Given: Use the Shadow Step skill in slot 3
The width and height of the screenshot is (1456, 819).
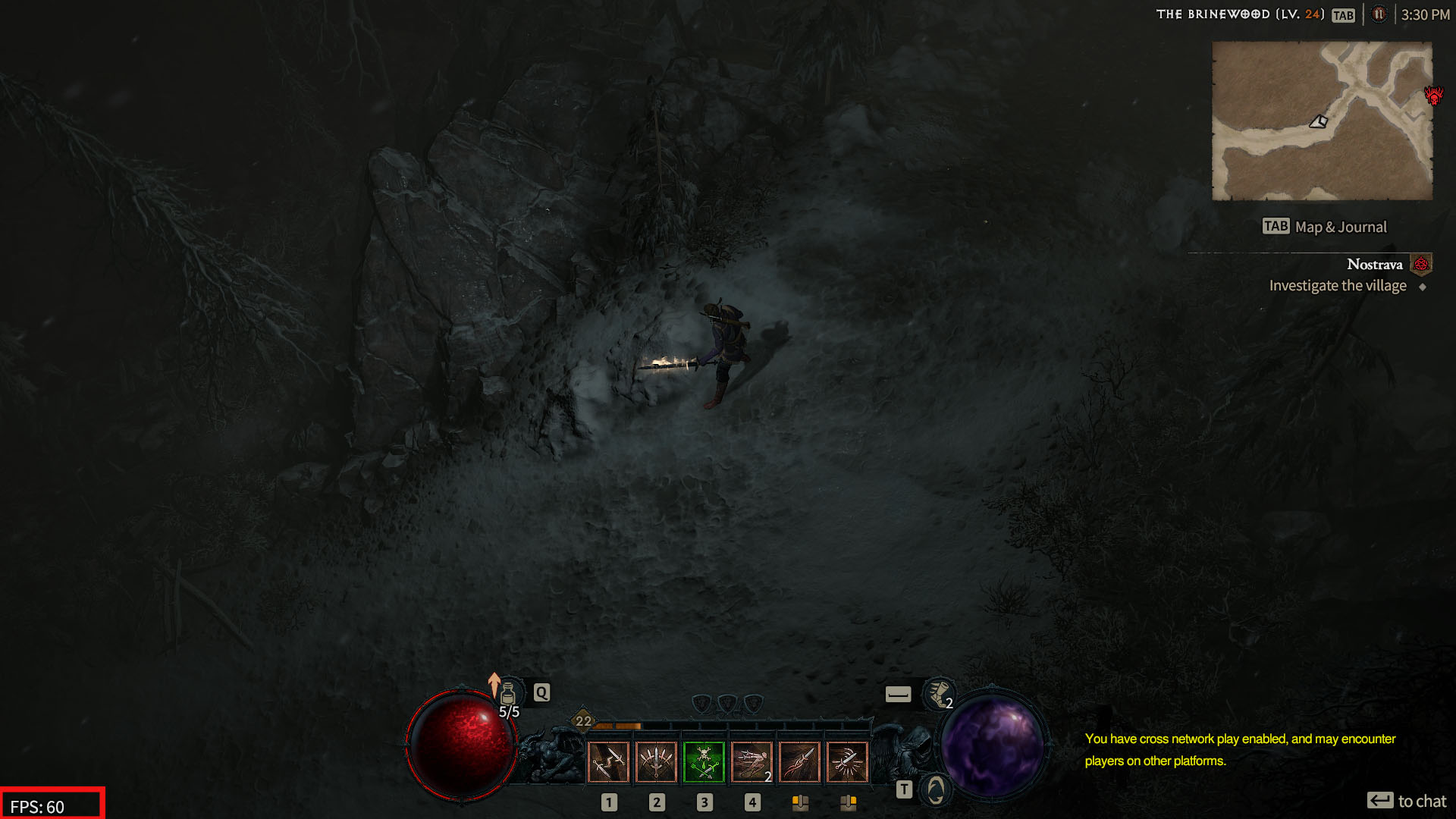Looking at the screenshot, I should coord(752,762).
